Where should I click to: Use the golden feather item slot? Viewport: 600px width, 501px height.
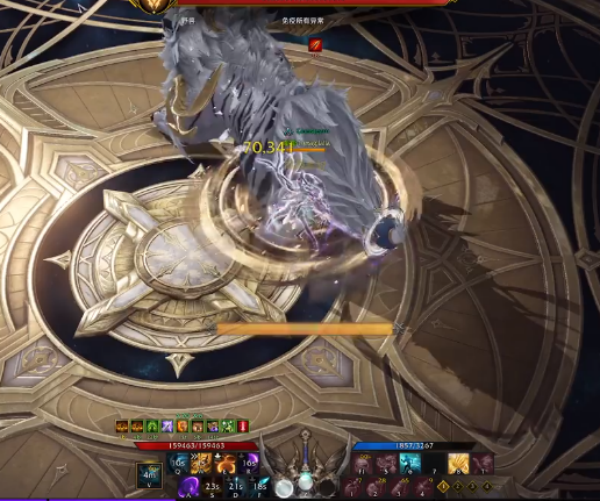coord(460,462)
